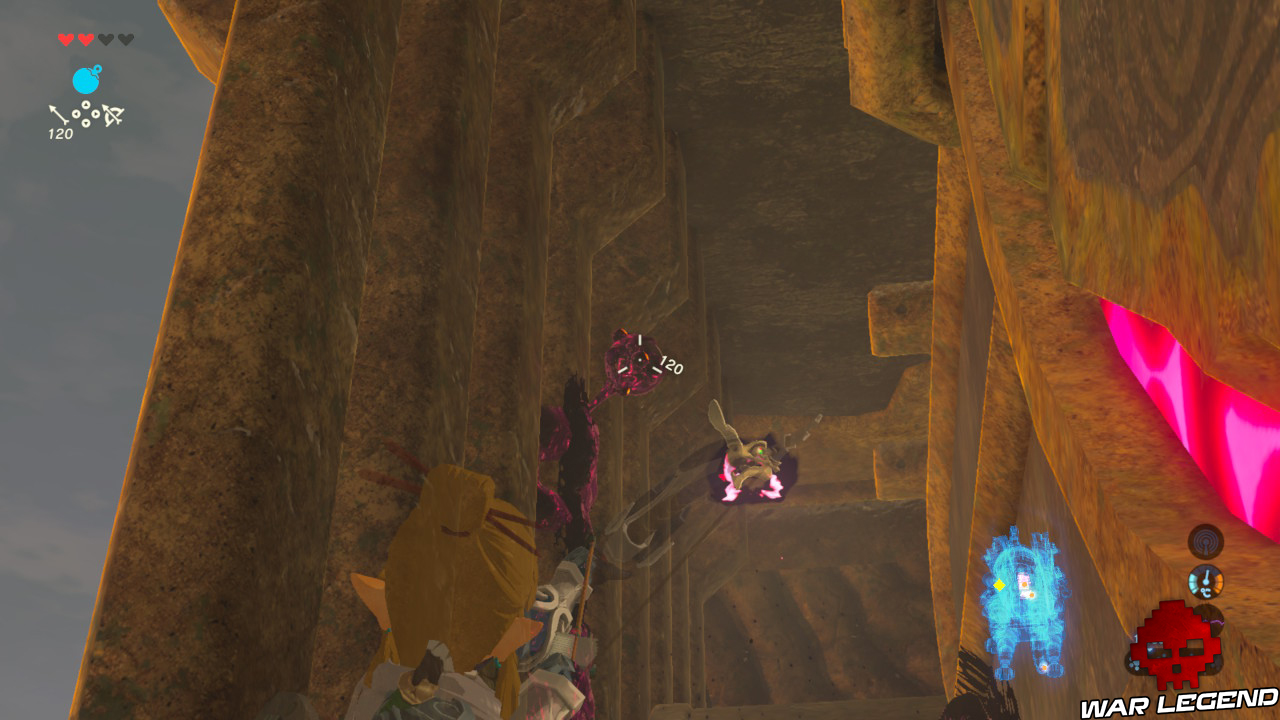
Task: Click the up arrow on the D-pad indicator
Action: [86, 105]
